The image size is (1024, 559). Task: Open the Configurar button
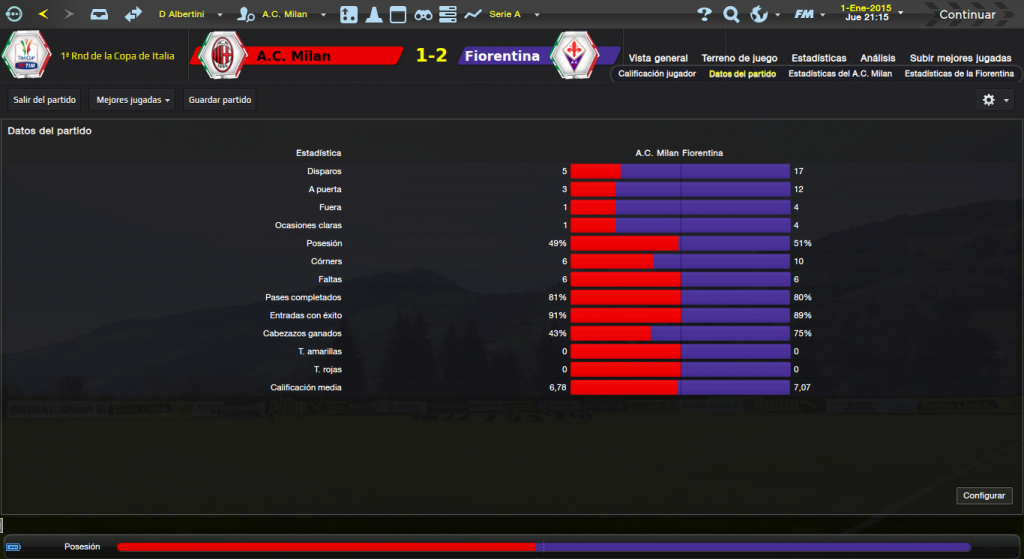pyautogui.click(x=985, y=496)
